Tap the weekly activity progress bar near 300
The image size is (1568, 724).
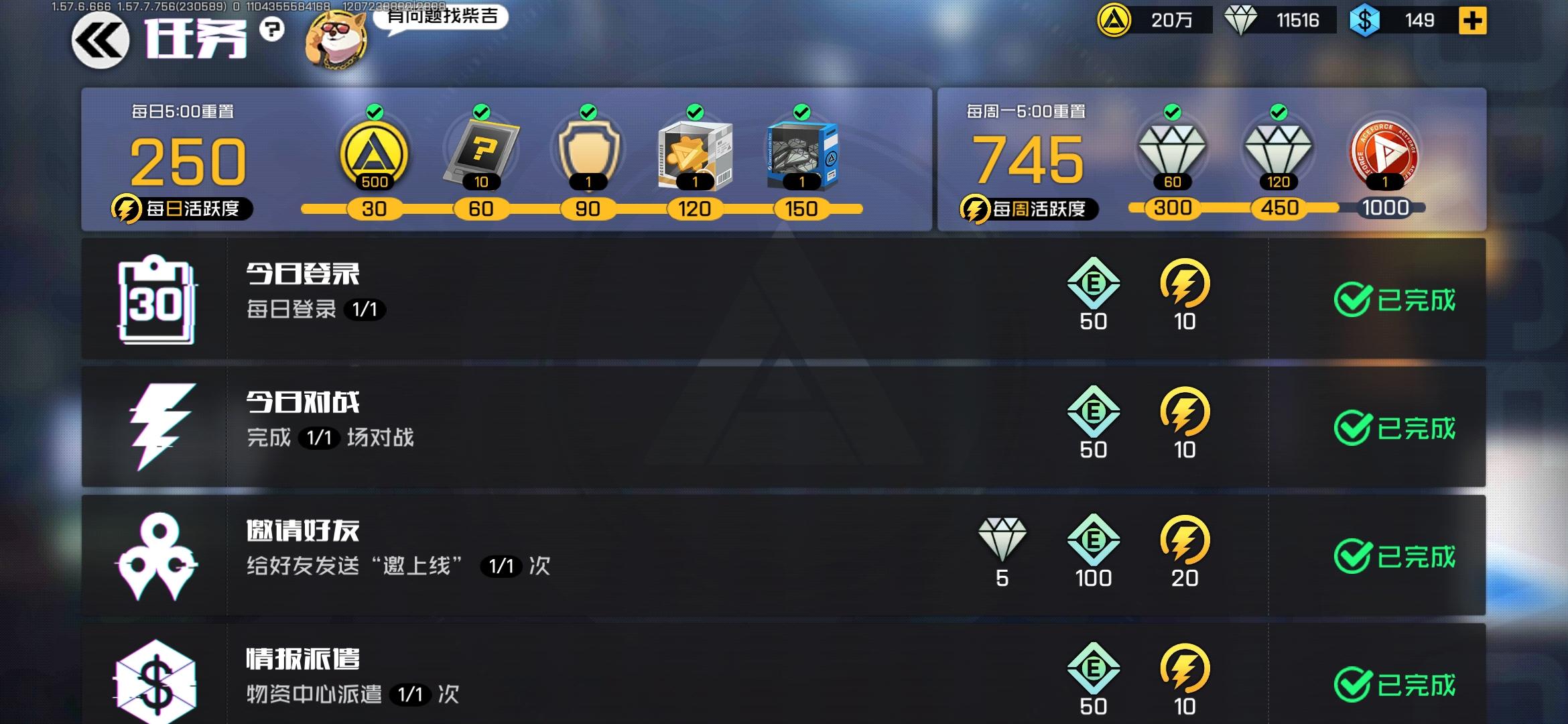pos(1174,208)
